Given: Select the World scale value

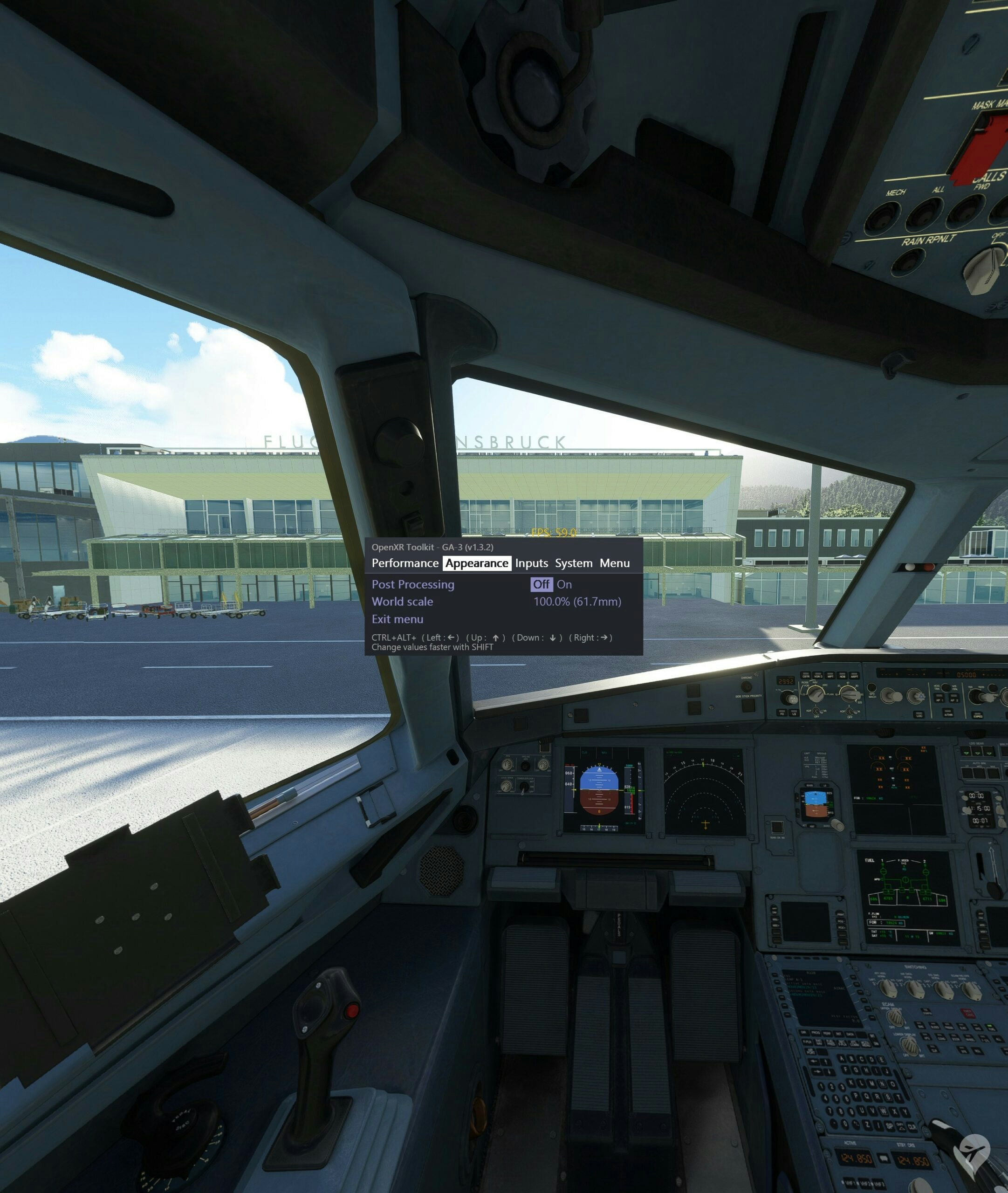Looking at the screenshot, I should [576, 602].
